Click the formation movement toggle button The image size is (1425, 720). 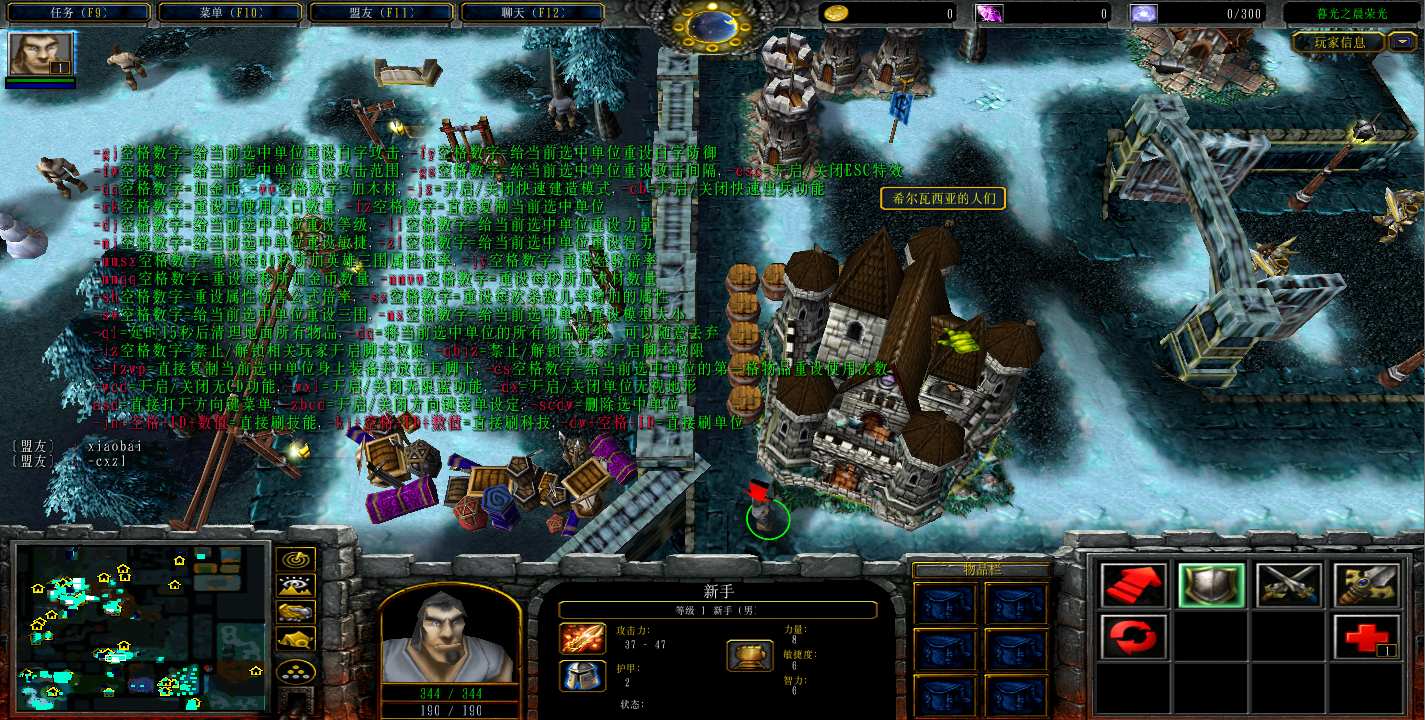(296, 670)
